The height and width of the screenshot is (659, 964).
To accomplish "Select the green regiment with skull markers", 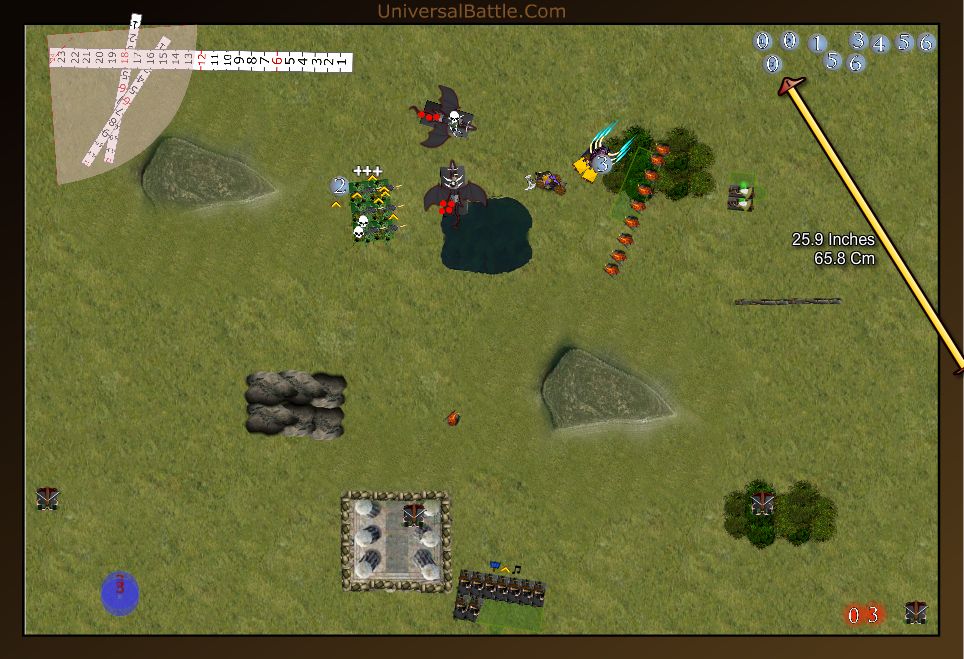I will 373,210.
